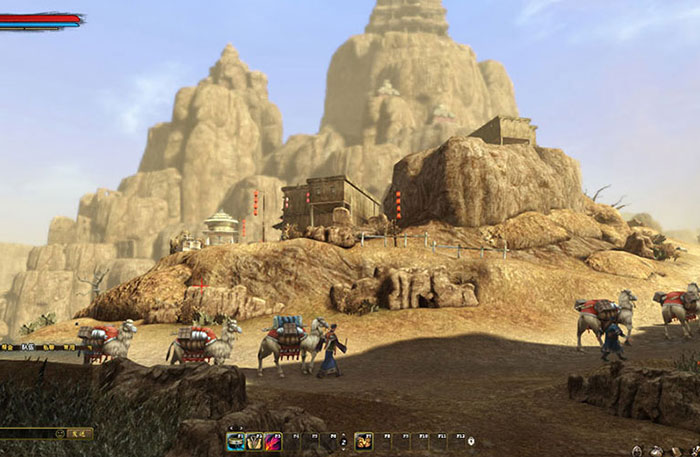Activate the F1 skill in the hotbar
Viewport: 700px width, 457px height.
pyautogui.click(x=236, y=442)
